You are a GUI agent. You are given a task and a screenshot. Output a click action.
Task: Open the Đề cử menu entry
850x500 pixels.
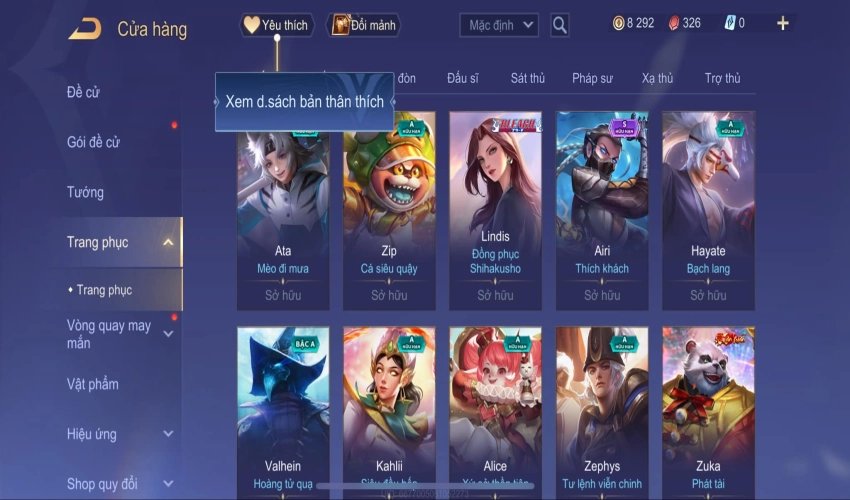[x=84, y=93]
